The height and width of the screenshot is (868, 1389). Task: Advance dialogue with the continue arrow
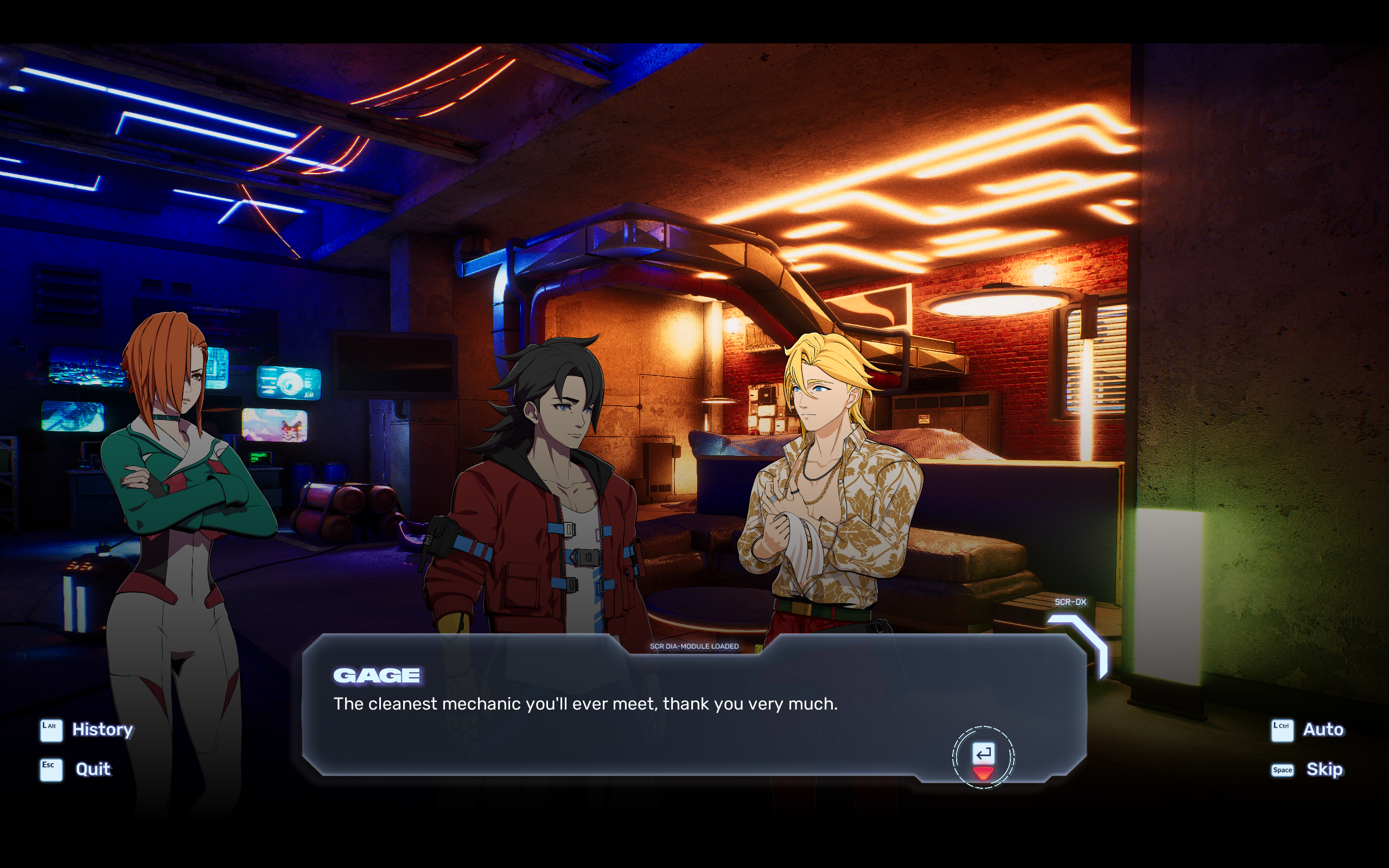[983, 758]
